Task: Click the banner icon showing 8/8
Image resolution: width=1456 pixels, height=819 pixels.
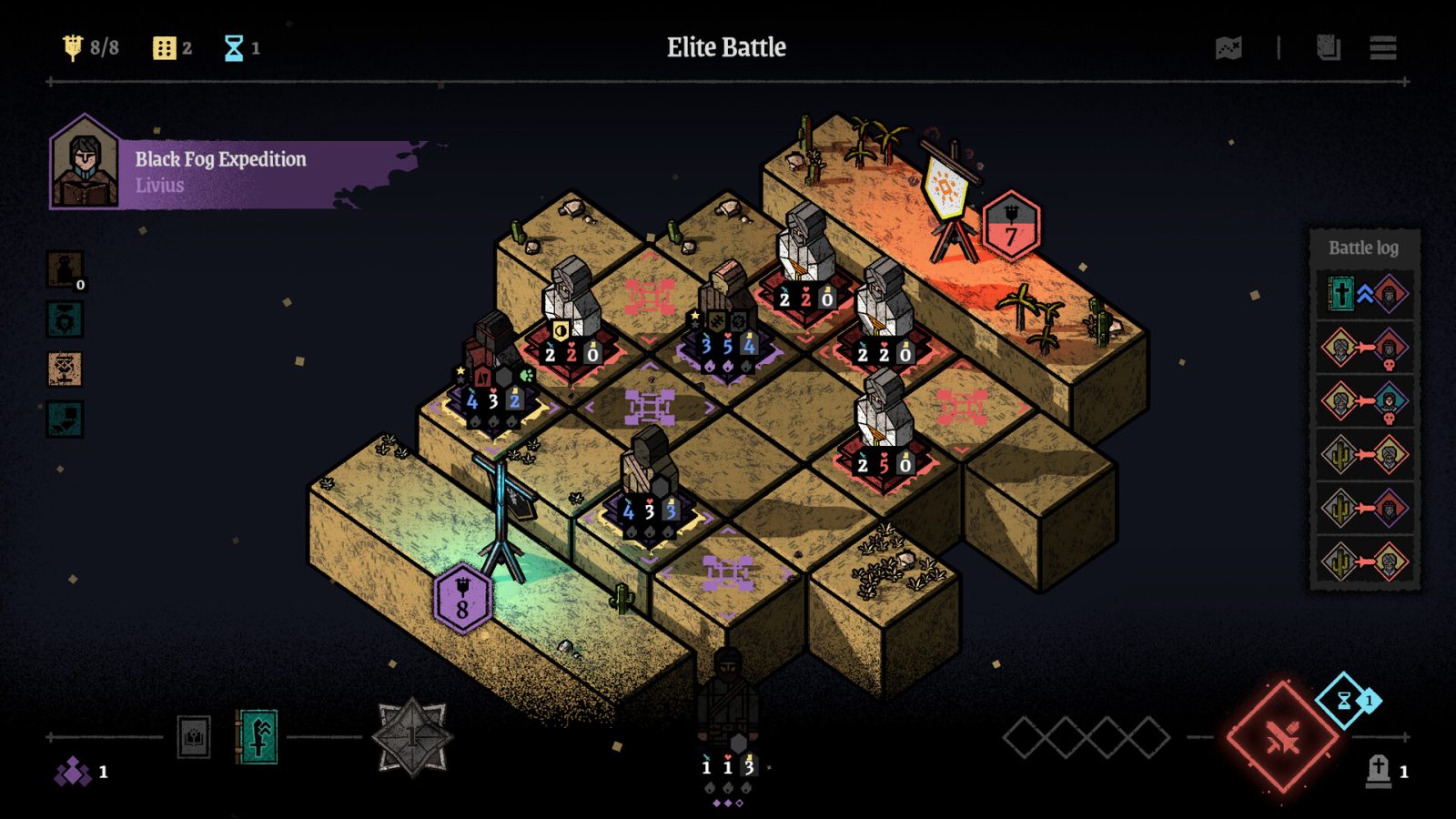Action: coord(73,44)
